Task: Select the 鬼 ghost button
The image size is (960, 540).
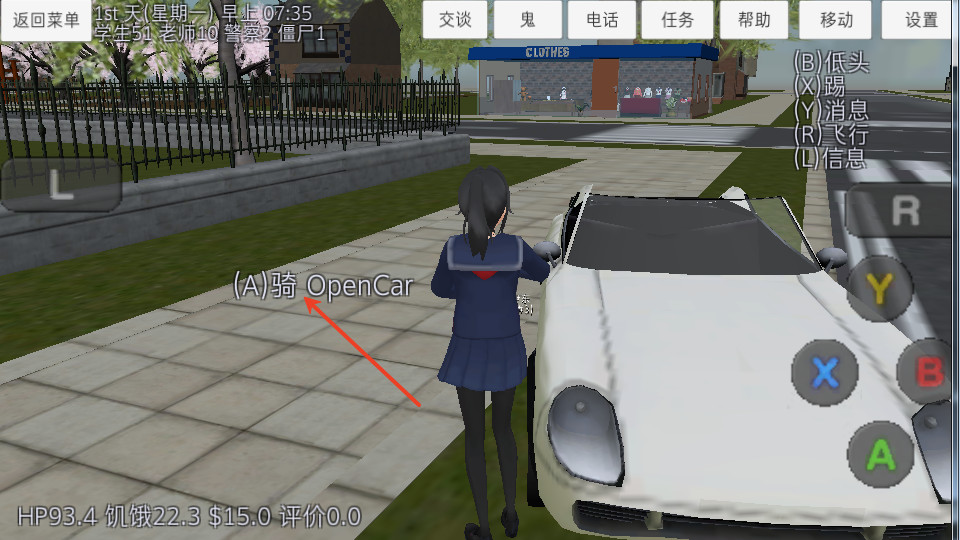Action: [527, 20]
